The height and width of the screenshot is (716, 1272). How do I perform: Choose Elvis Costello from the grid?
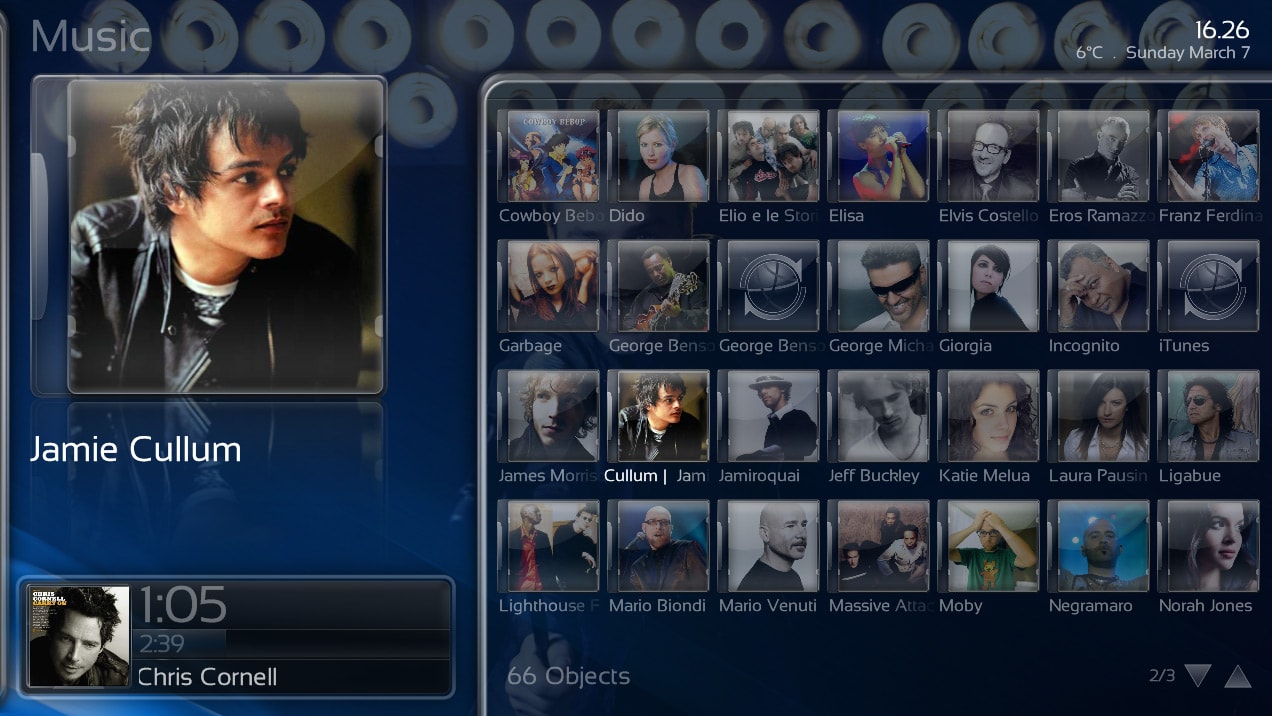993,156
